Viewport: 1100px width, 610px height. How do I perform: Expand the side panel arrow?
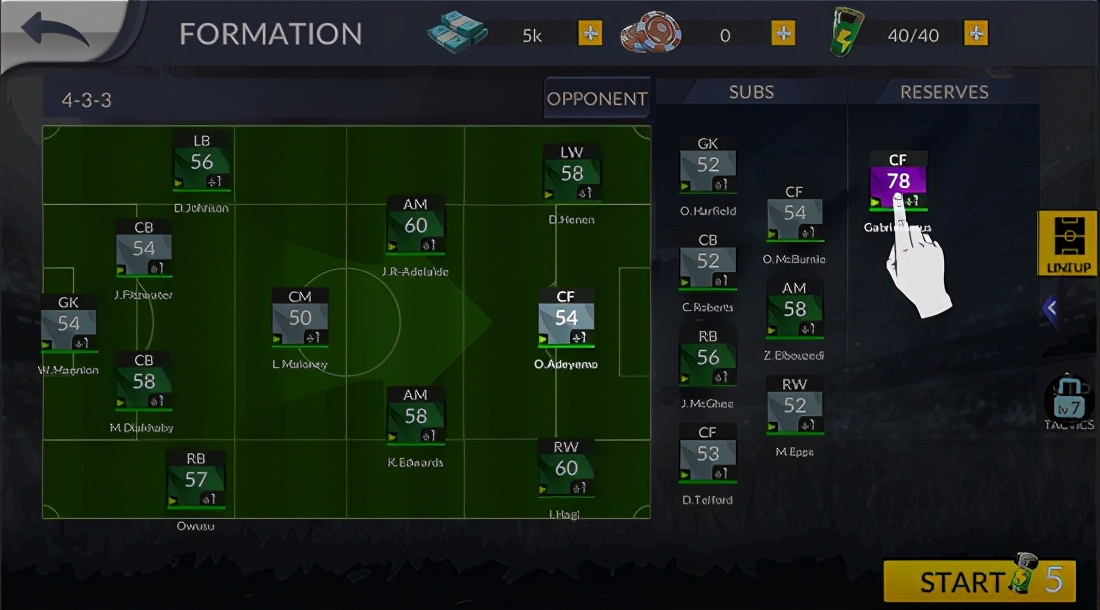(x=1050, y=309)
